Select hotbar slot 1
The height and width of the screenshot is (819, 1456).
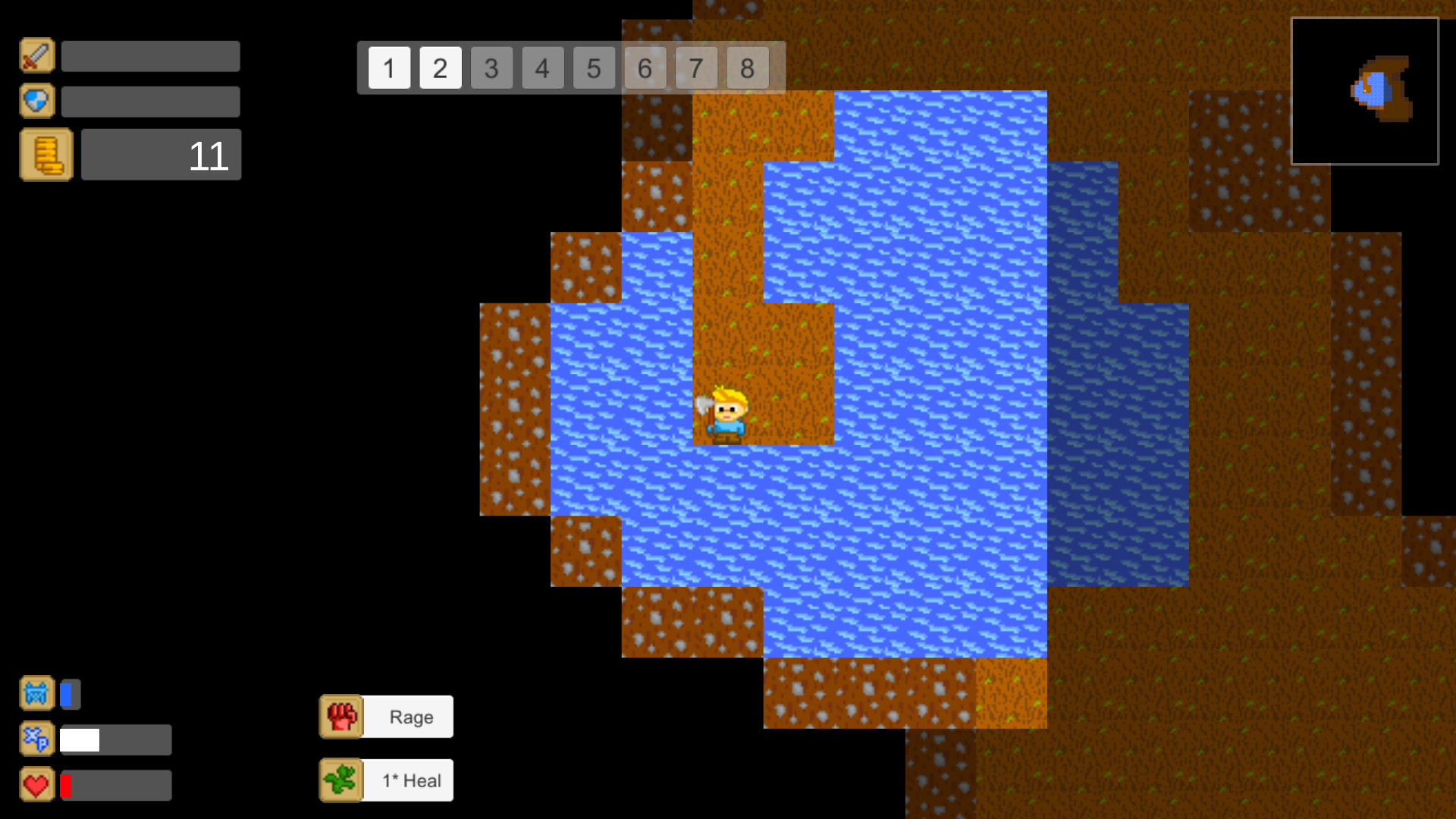pos(389,68)
